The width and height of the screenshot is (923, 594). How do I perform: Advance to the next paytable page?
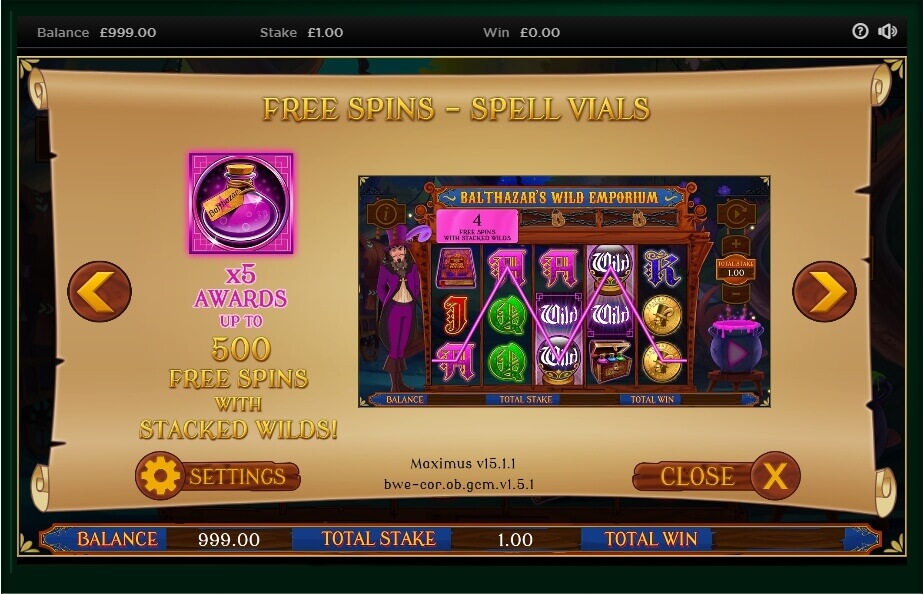tap(824, 291)
